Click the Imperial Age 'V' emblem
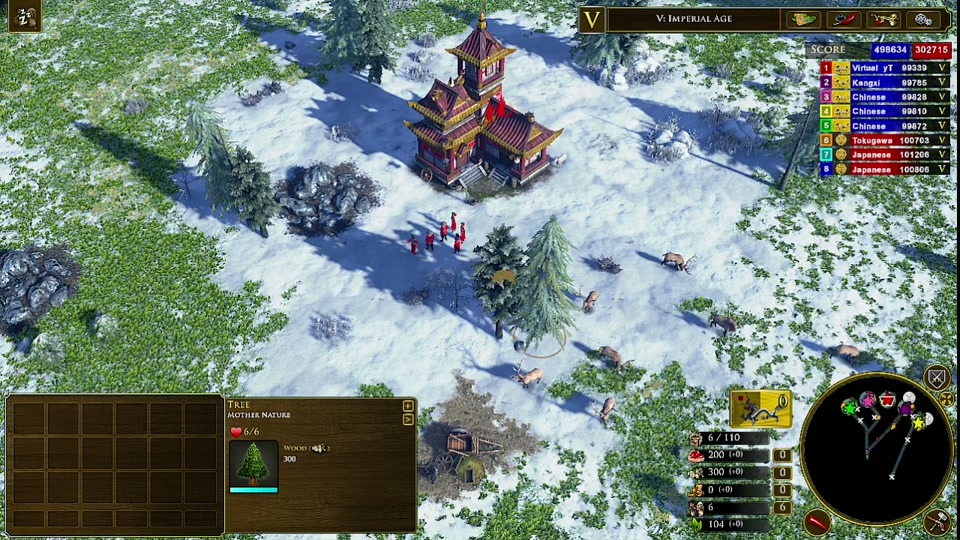The height and width of the screenshot is (540, 960). 593,19
